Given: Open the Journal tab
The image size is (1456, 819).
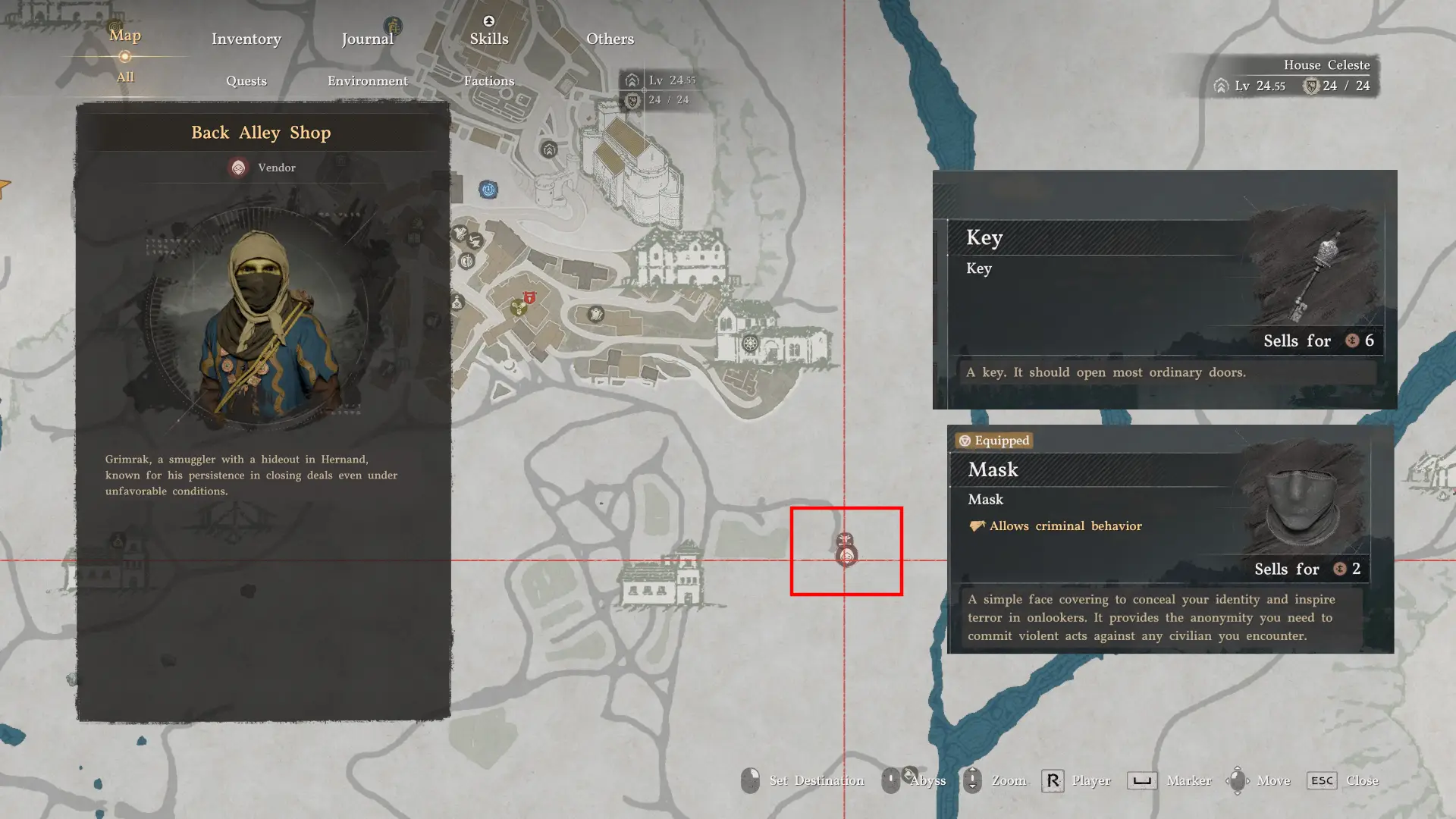Looking at the screenshot, I should (367, 39).
